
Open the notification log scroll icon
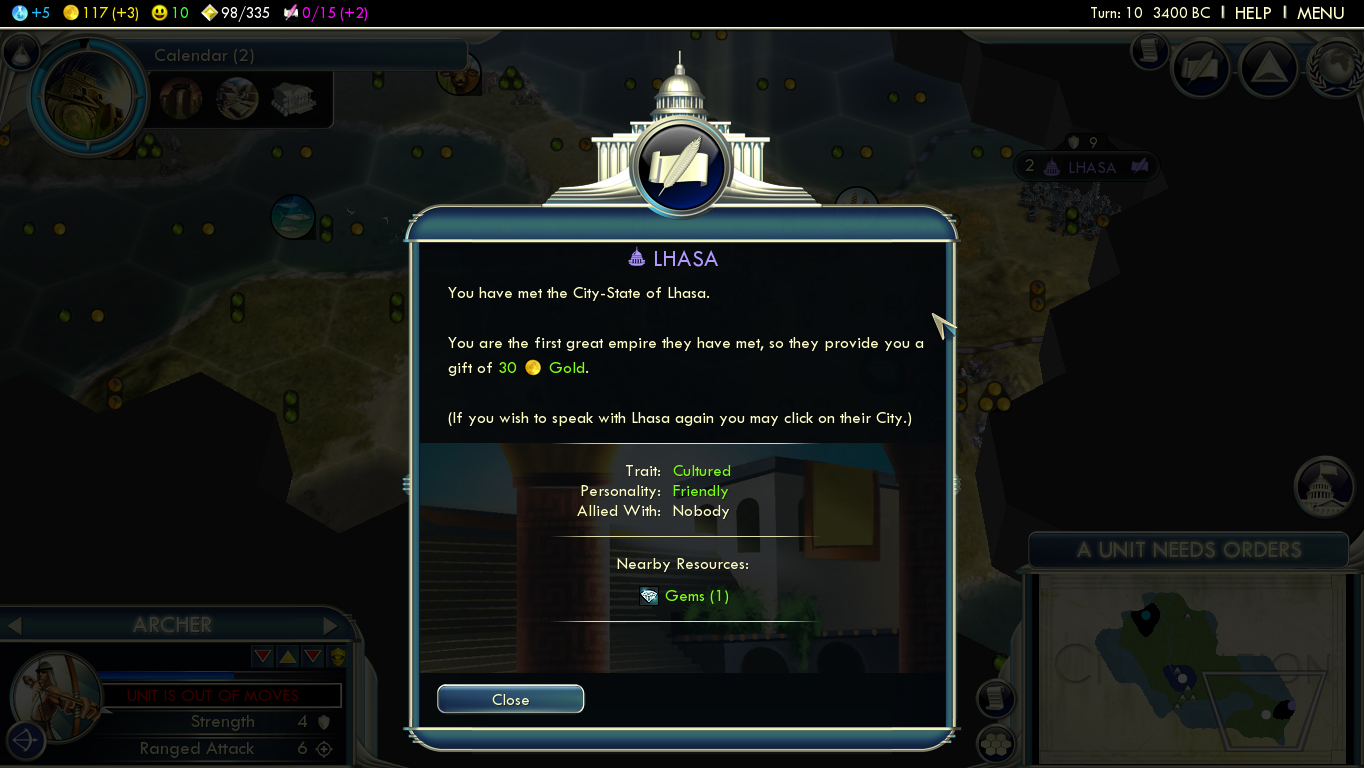(x=1150, y=50)
